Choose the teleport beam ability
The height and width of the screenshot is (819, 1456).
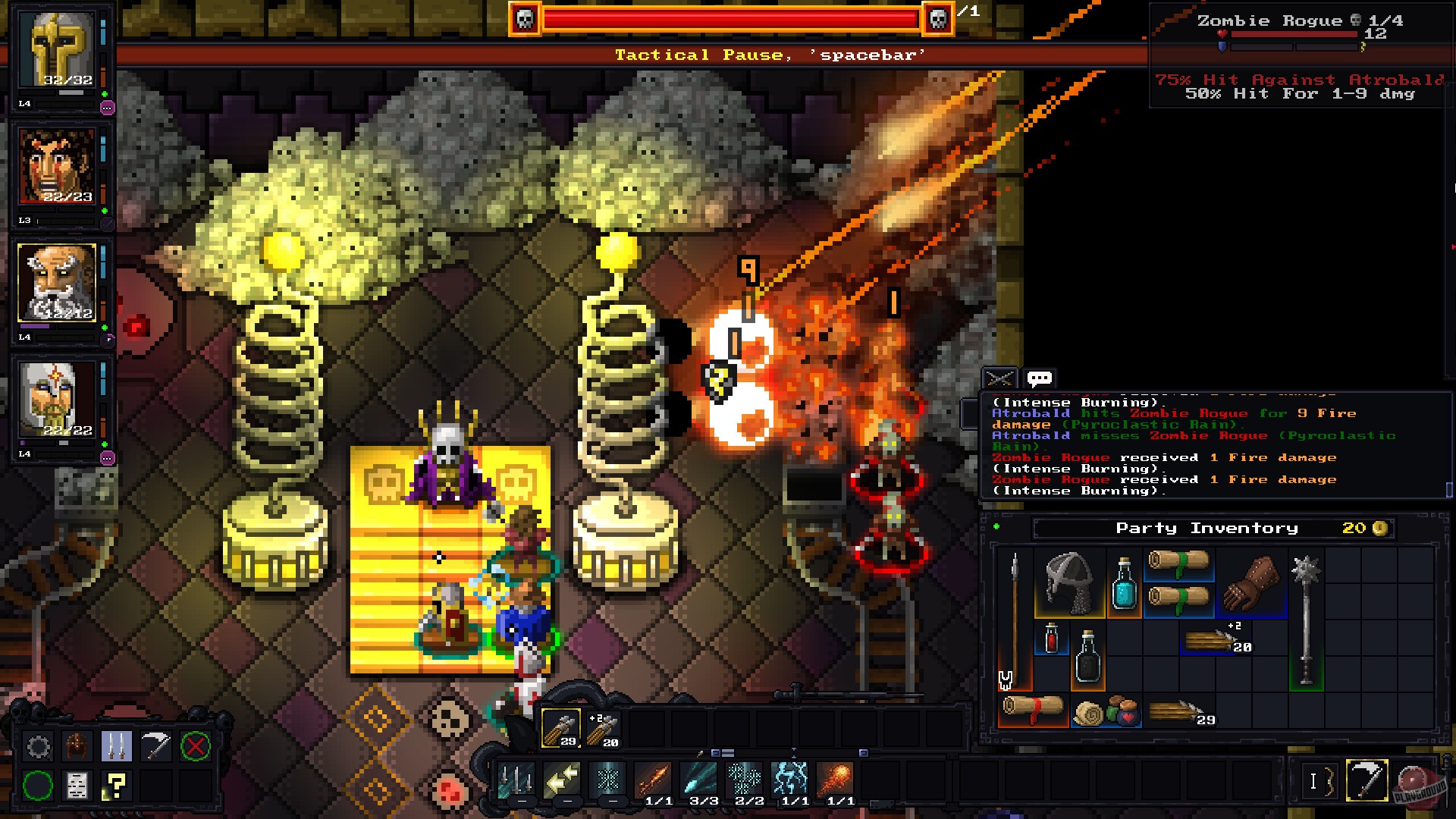point(607,780)
